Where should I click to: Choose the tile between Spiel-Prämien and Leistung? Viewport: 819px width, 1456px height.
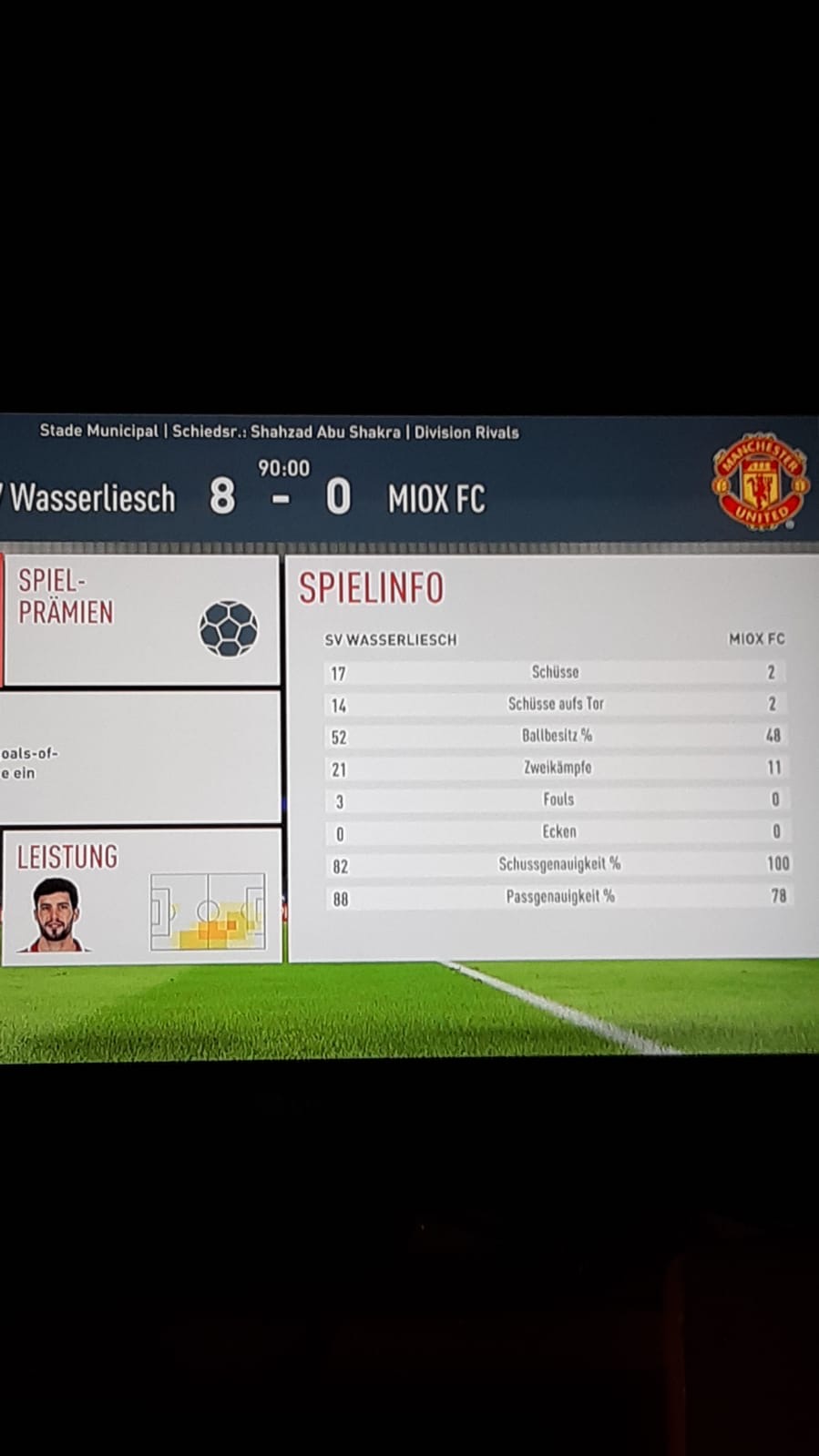point(141,758)
